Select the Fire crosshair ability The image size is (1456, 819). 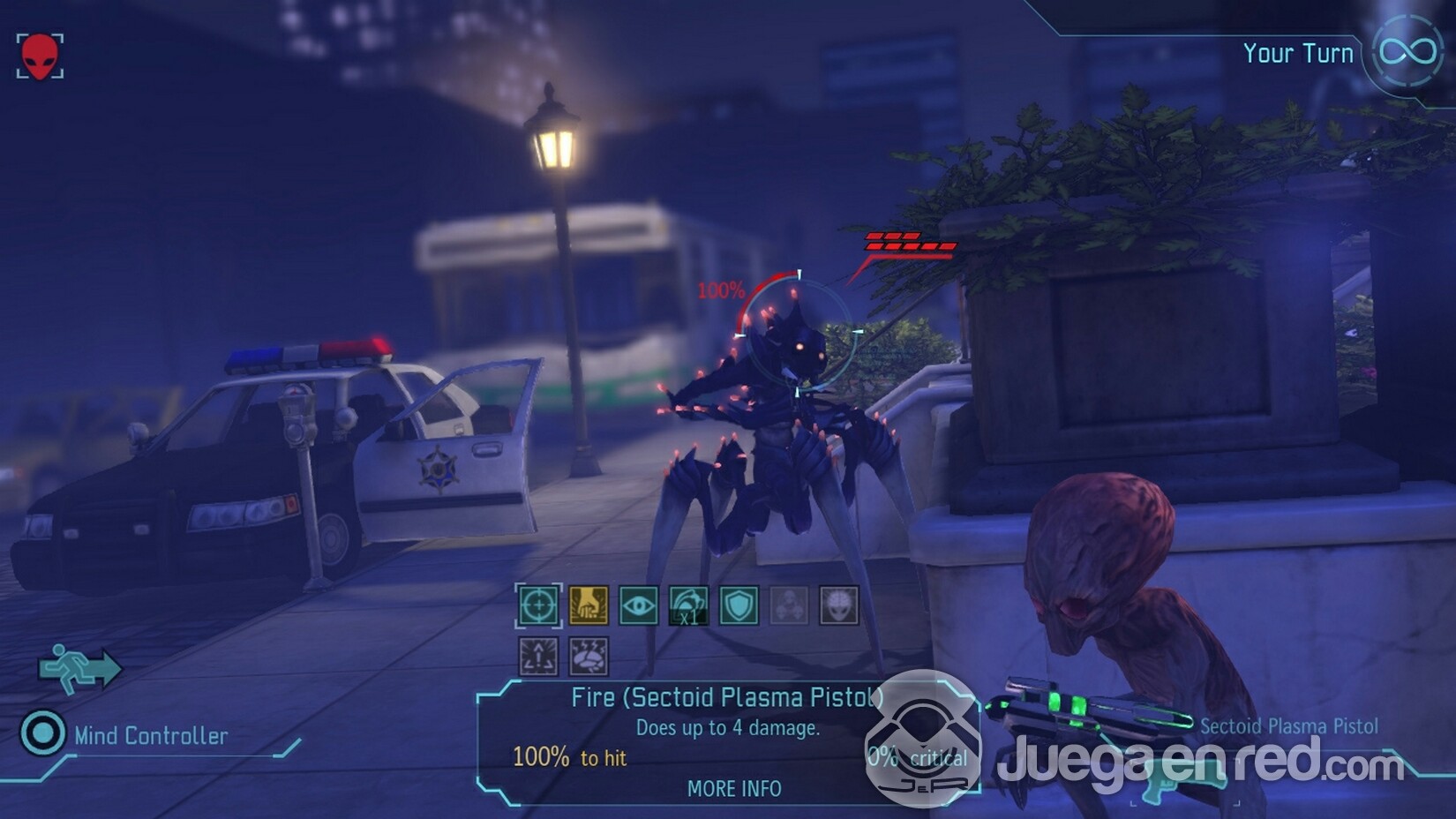coord(537,606)
